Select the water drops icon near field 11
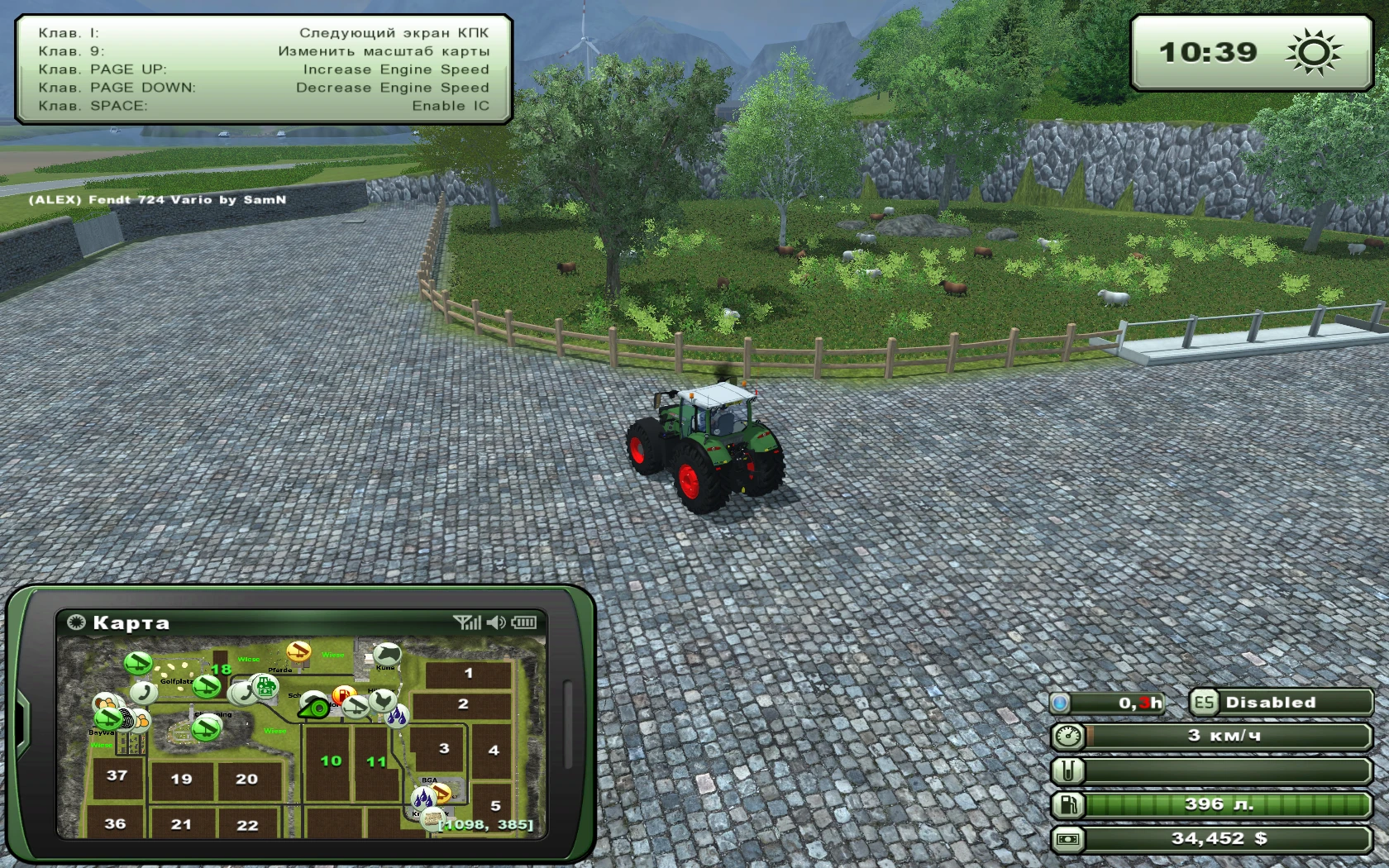The image size is (1389, 868). 396,716
